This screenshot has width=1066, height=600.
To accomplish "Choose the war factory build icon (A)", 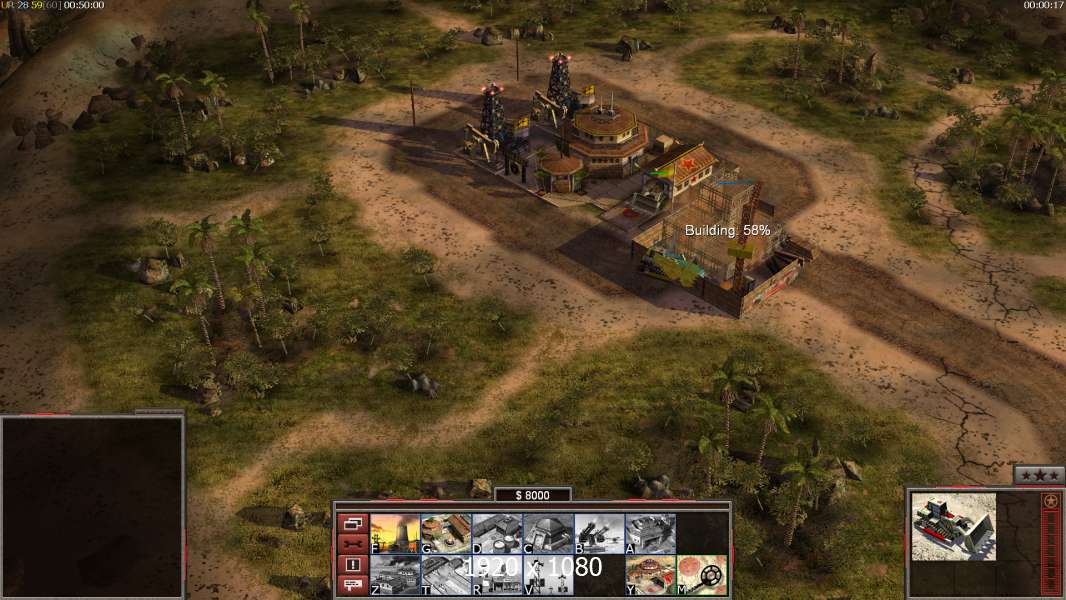I will coord(650,533).
